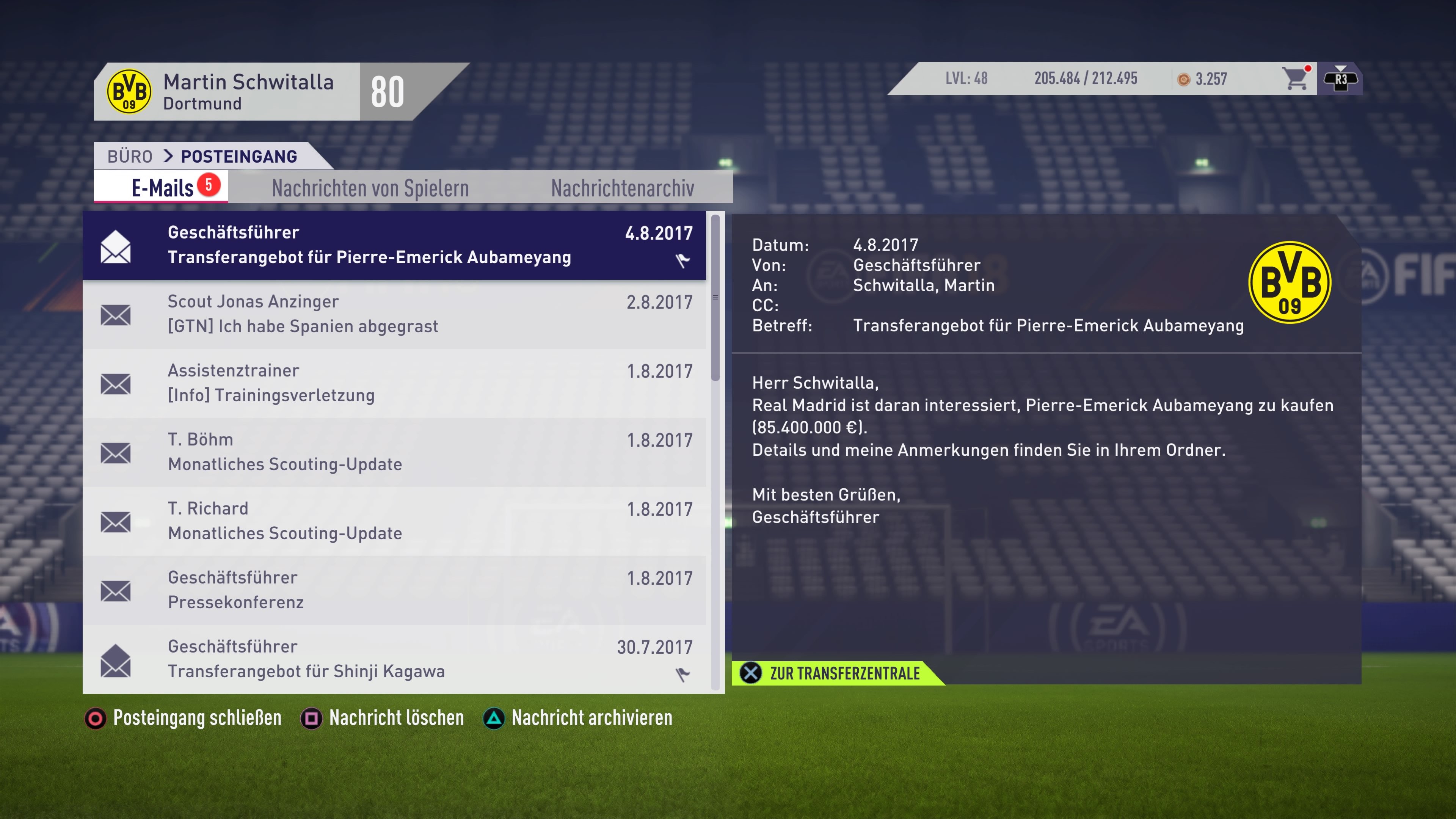
Task: Click Zur Transferzentrale
Action: pyautogui.click(x=845, y=673)
